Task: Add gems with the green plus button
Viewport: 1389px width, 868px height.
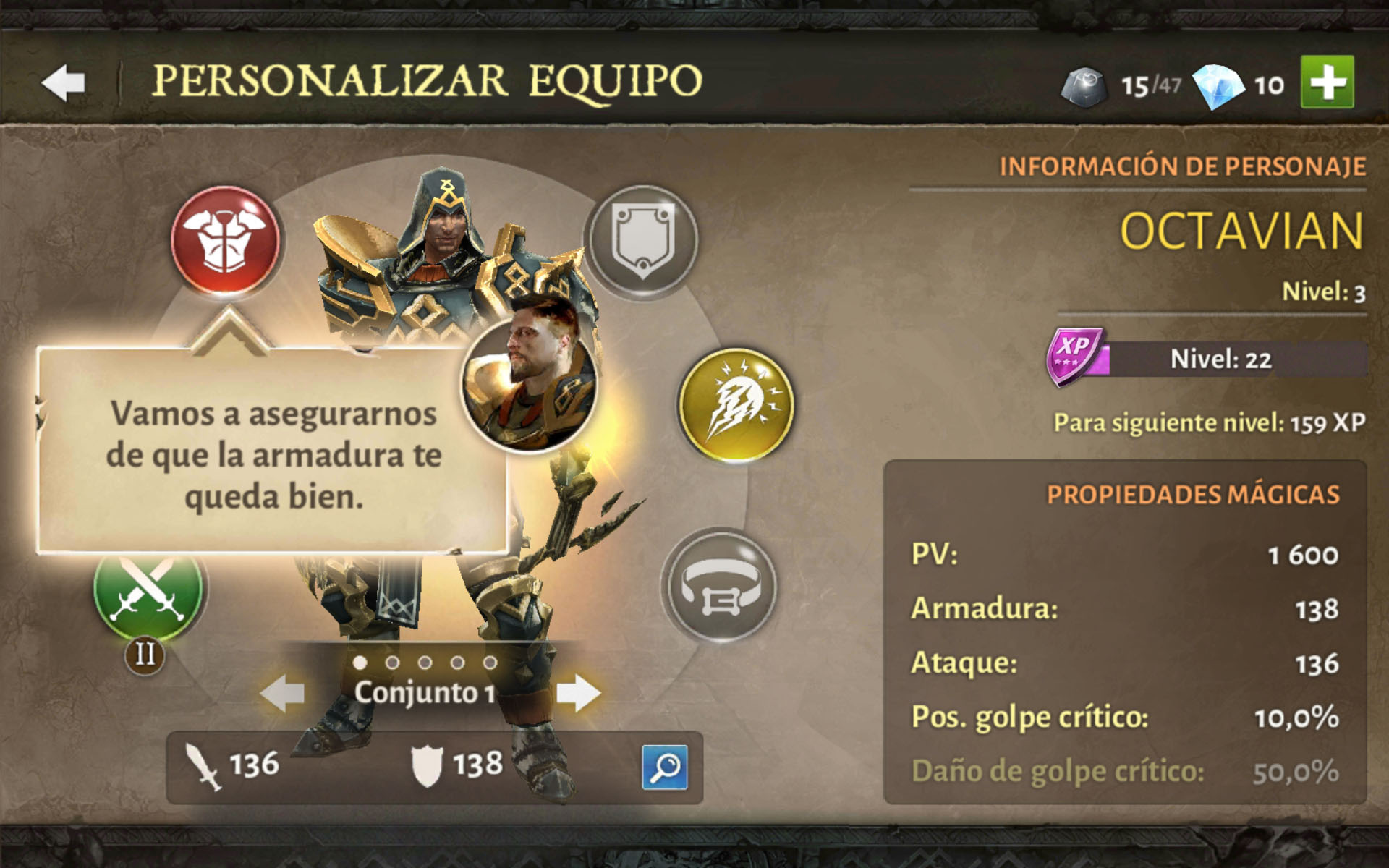Action: pyautogui.click(x=1327, y=82)
